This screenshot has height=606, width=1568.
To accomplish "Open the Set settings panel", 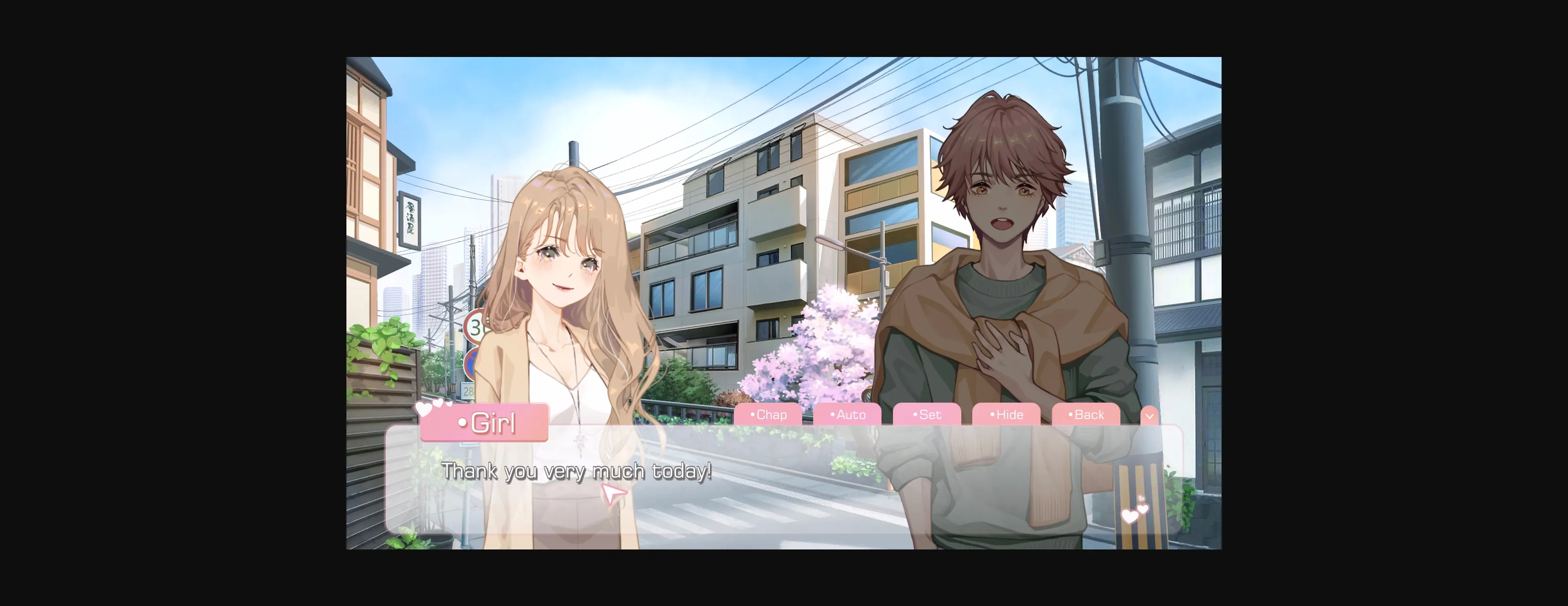I will tap(927, 415).
